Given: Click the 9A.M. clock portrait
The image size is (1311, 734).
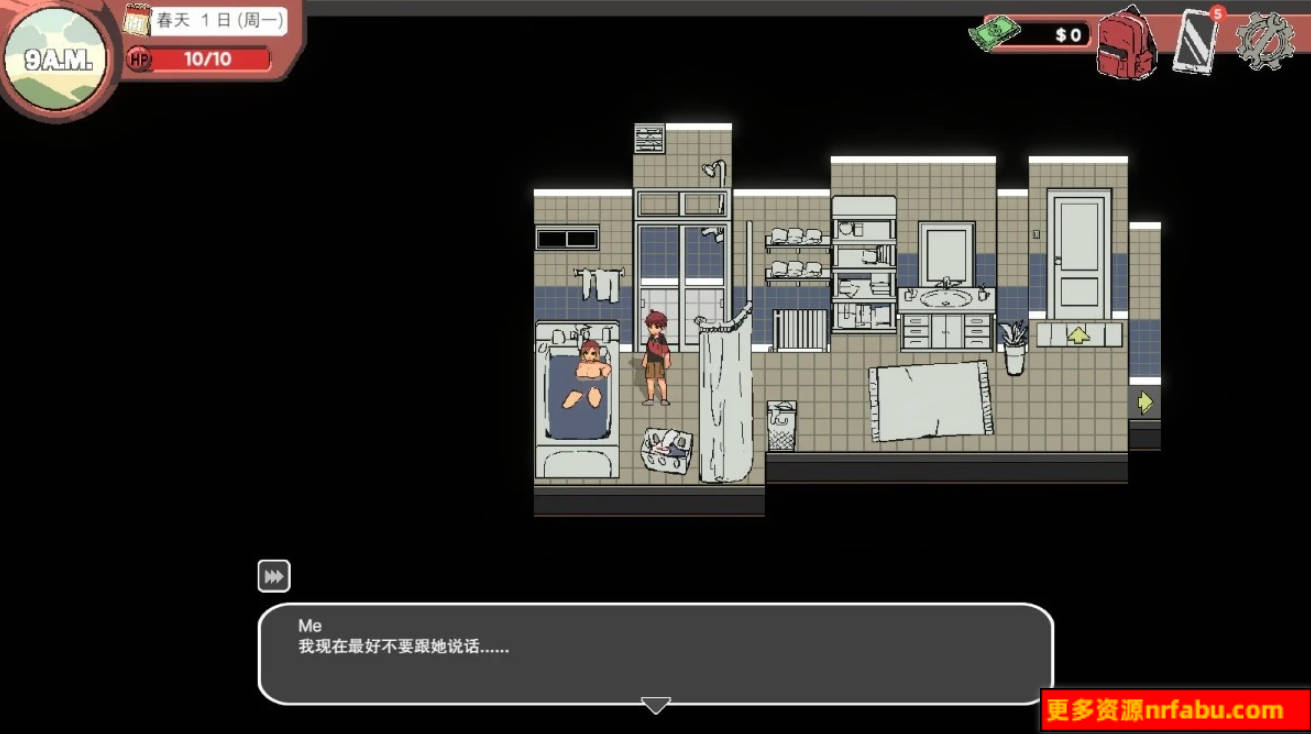Looking at the screenshot, I should coord(56,57).
